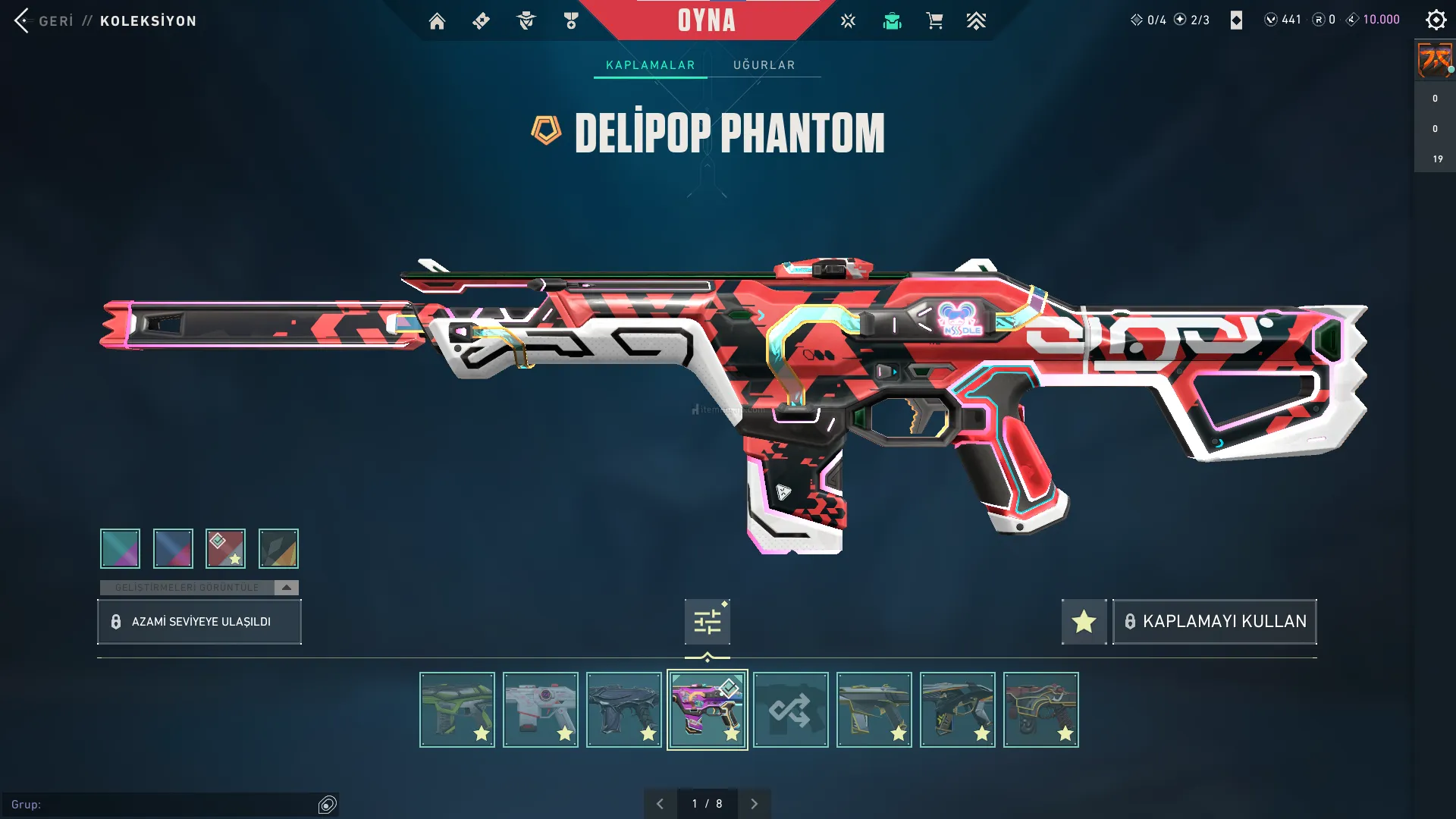The width and height of the screenshot is (1456, 819).
Task: Select the green Phantom skin thumbnail
Action: pos(457,710)
